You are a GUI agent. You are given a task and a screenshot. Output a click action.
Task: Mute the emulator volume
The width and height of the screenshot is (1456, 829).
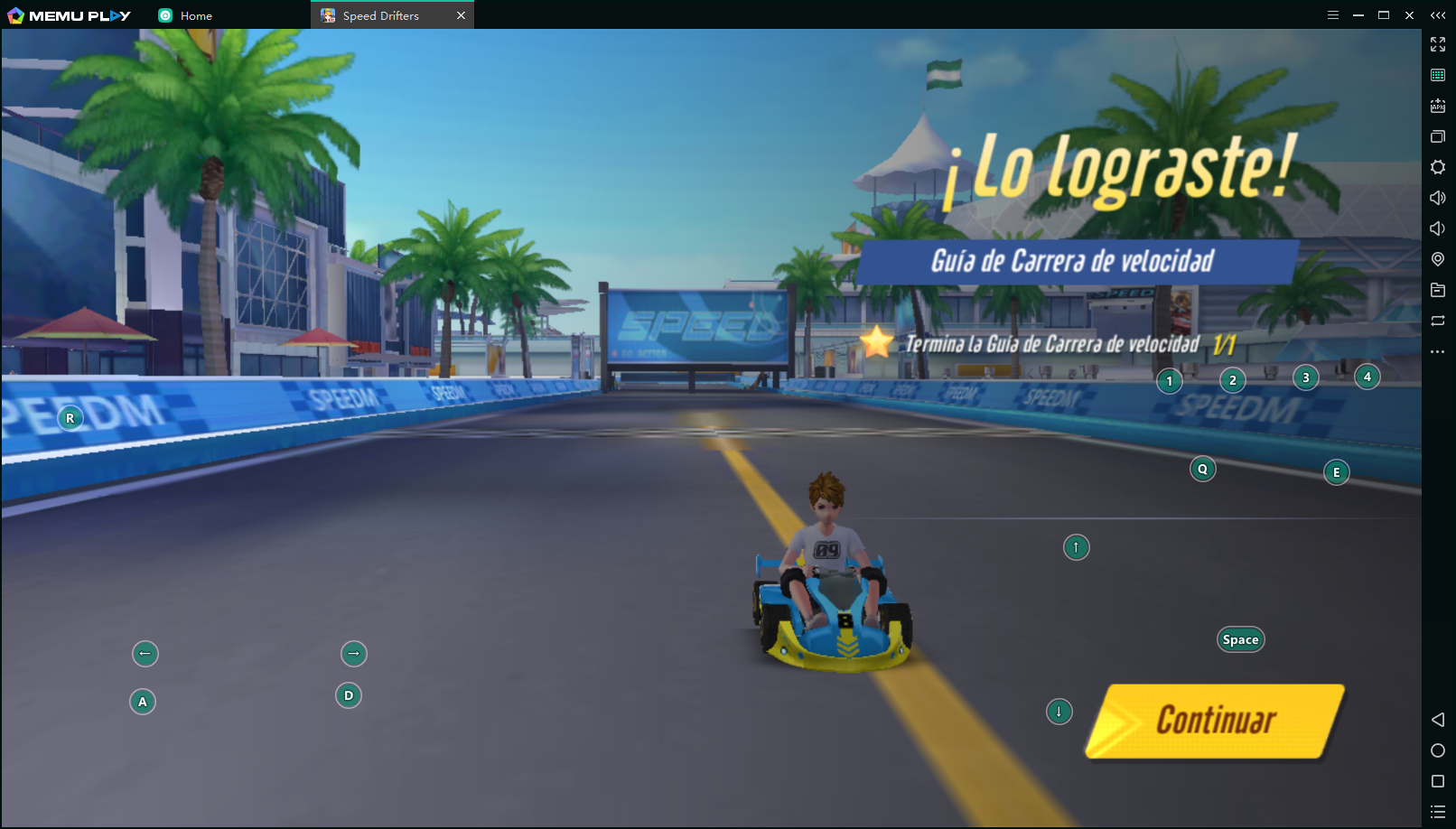coord(1438,228)
